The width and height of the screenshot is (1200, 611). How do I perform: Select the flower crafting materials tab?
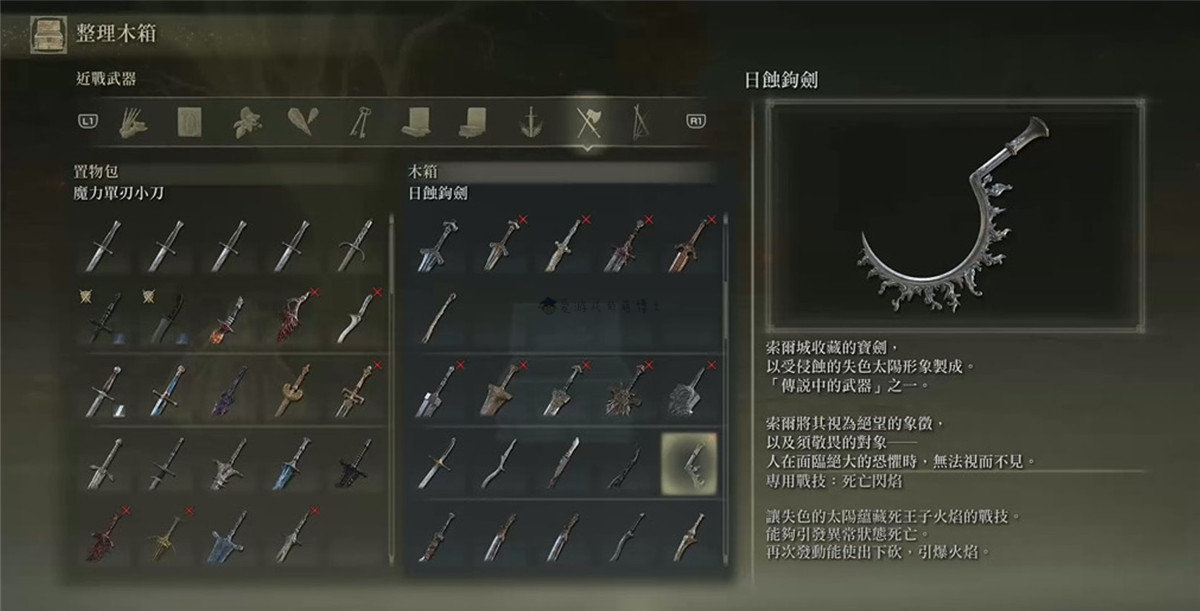tap(245, 122)
